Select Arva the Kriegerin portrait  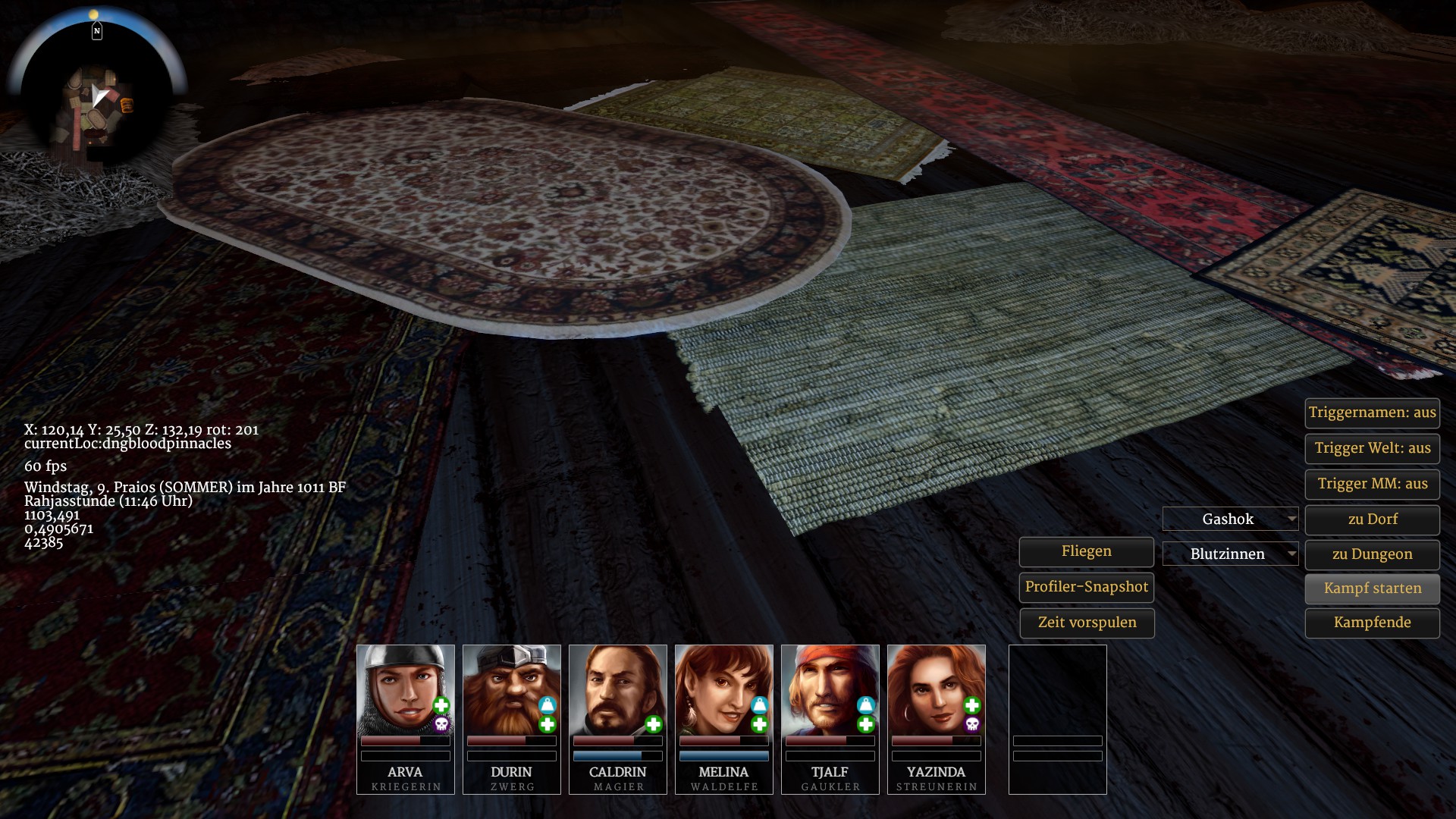[405, 690]
